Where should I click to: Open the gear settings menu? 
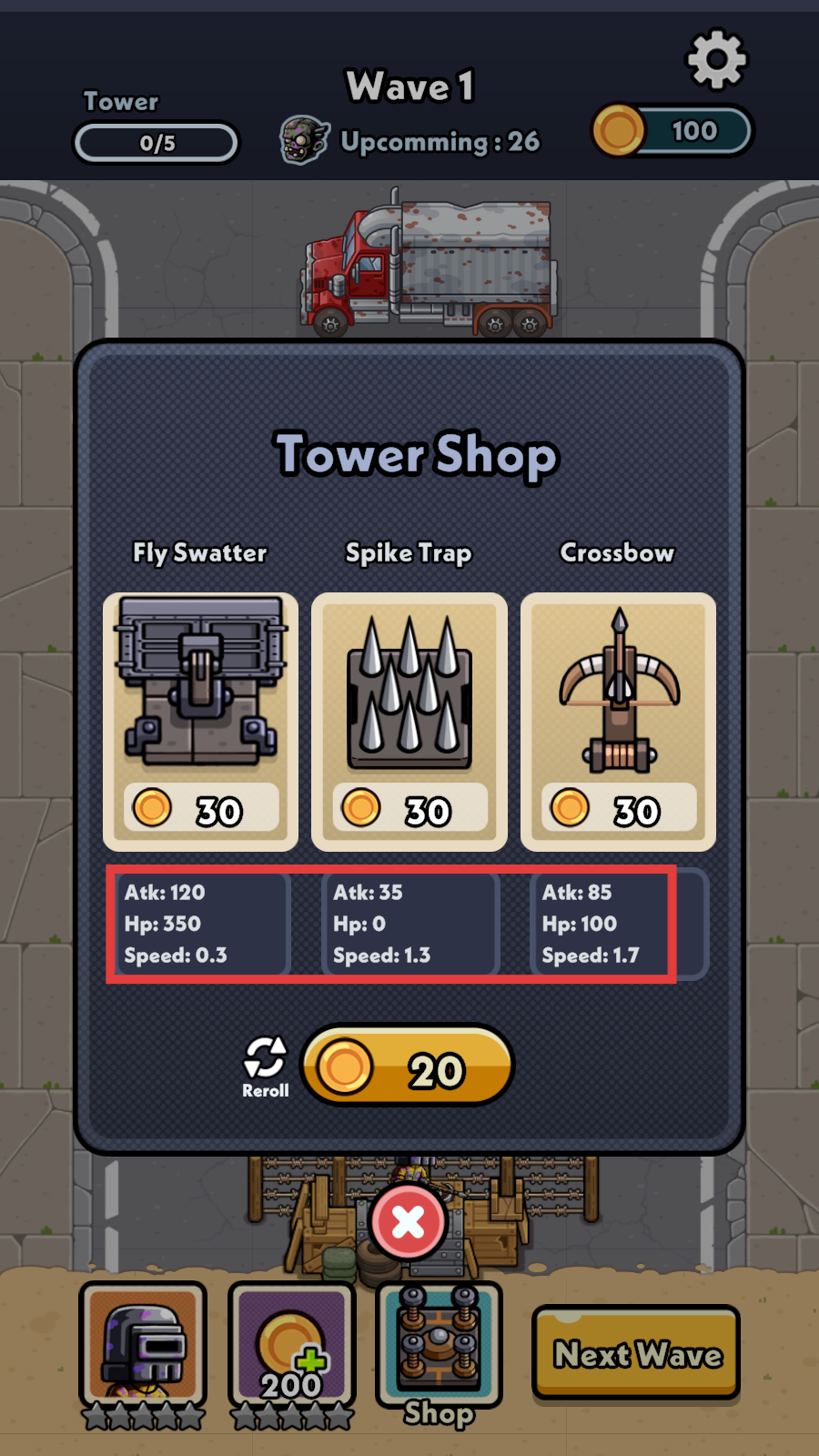716,60
